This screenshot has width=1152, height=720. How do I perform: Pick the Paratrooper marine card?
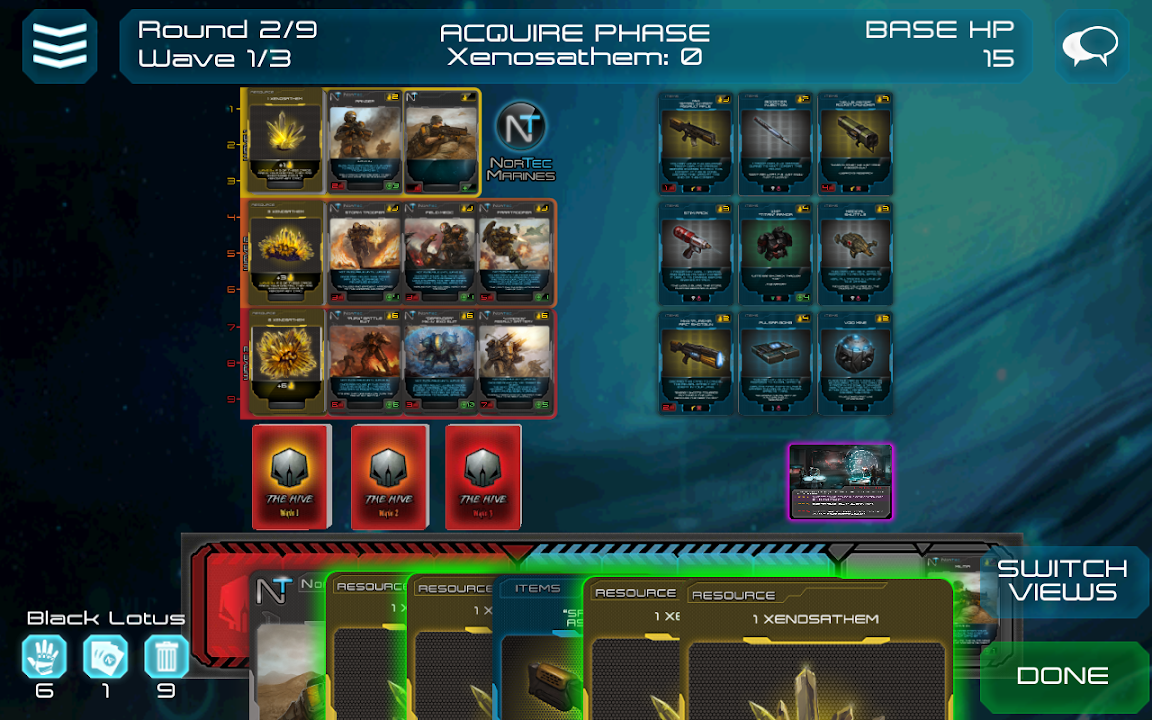tap(516, 253)
